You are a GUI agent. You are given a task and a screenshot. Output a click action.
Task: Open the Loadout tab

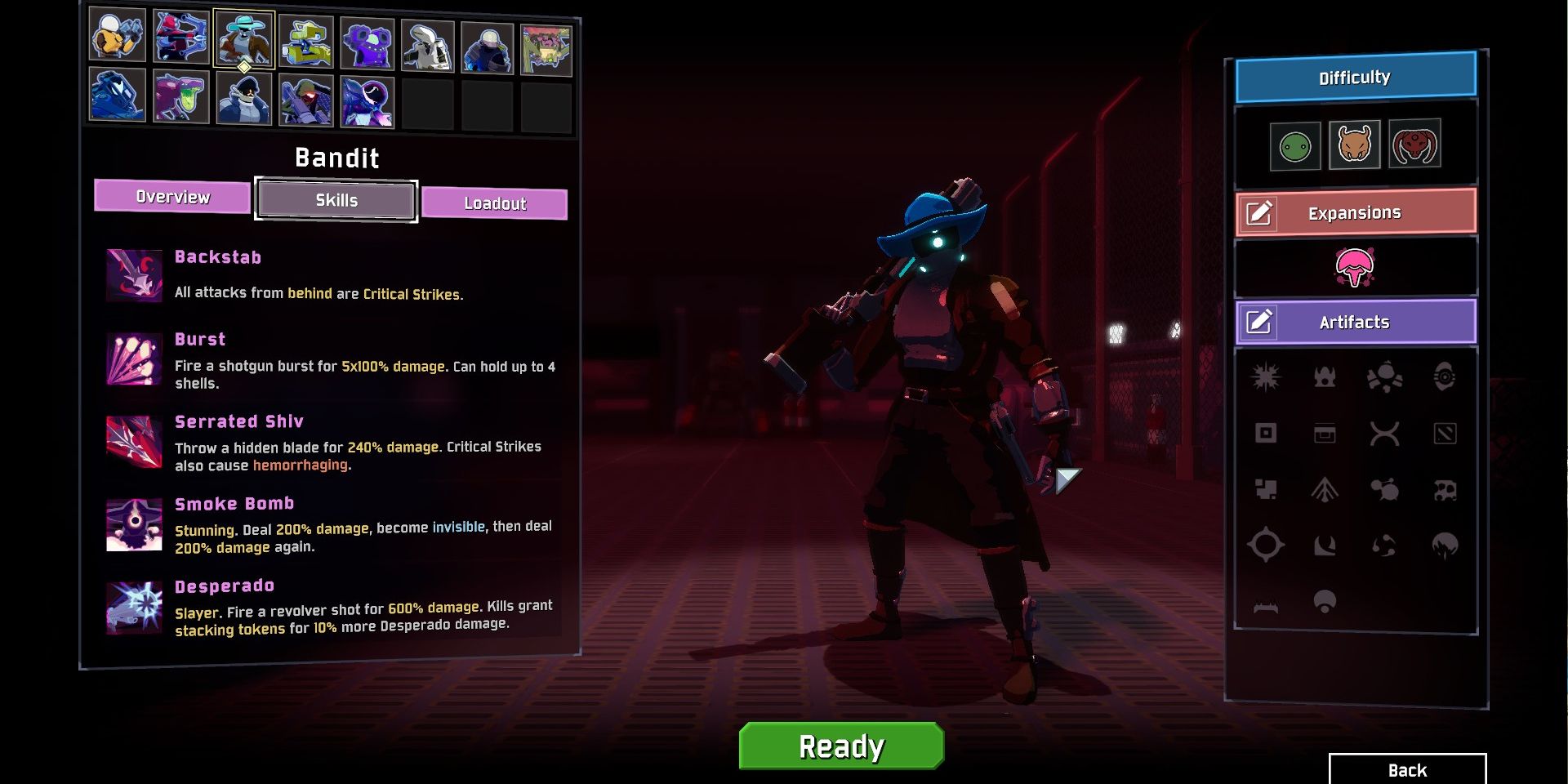(x=494, y=203)
